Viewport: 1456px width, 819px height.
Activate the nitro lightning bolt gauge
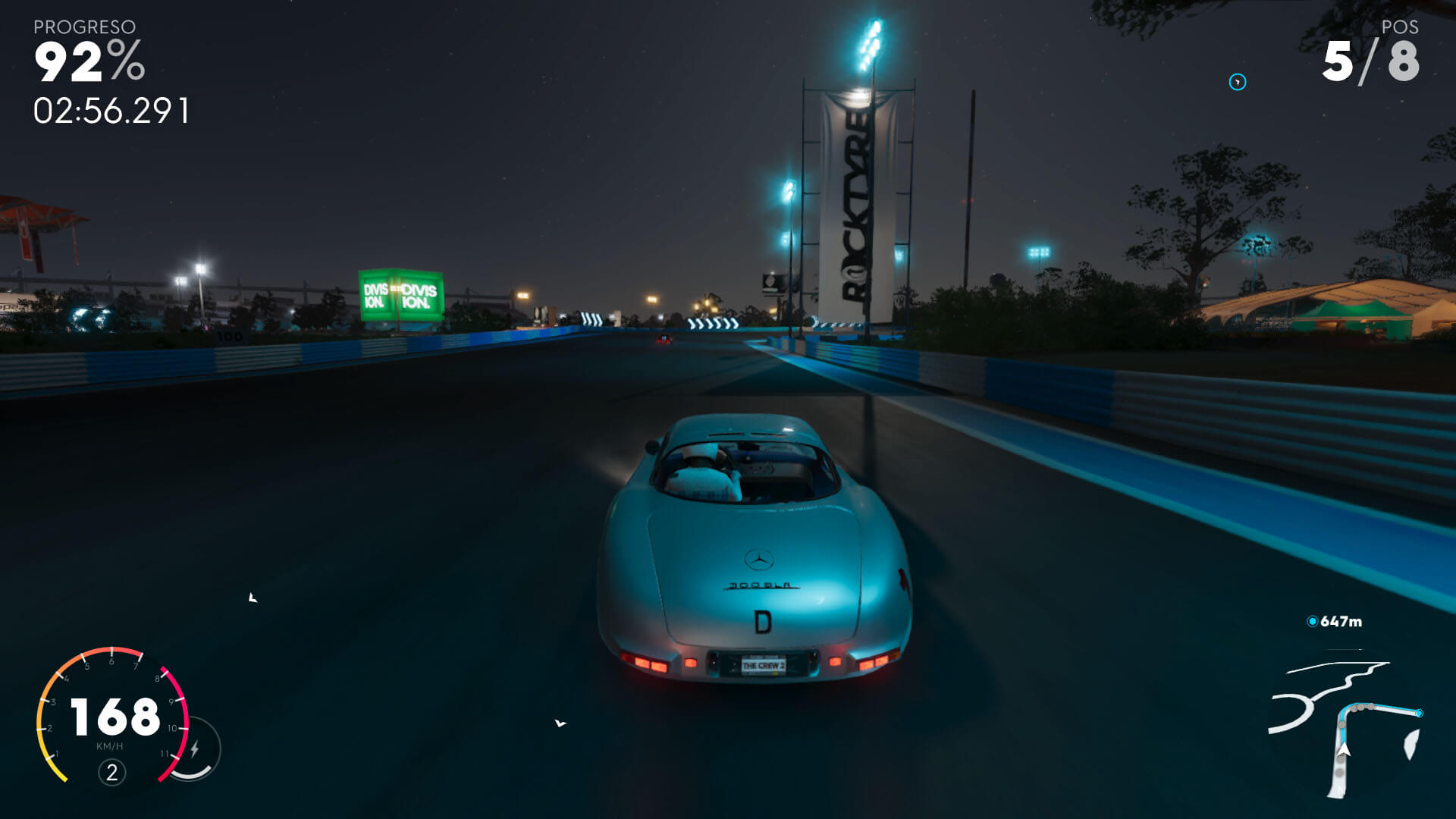point(195,749)
